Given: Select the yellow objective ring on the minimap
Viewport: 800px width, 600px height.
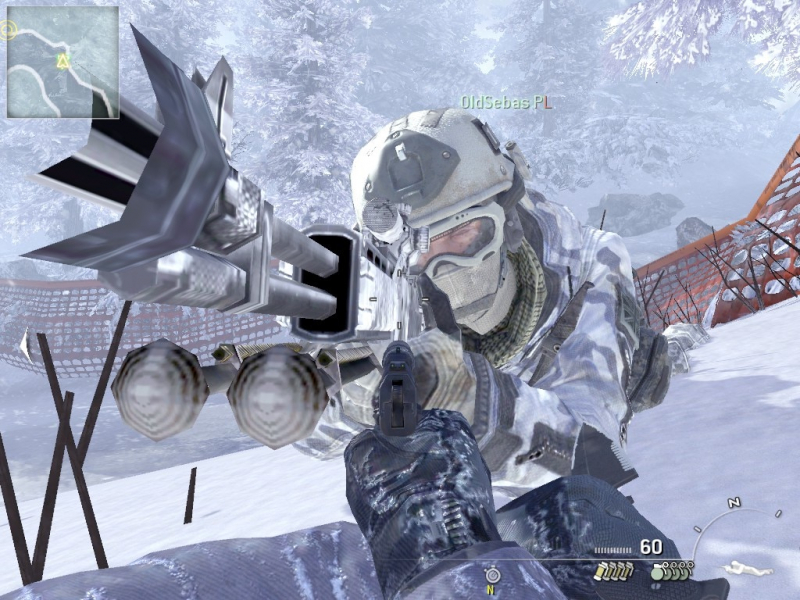Looking at the screenshot, I should pyautogui.click(x=9, y=29).
